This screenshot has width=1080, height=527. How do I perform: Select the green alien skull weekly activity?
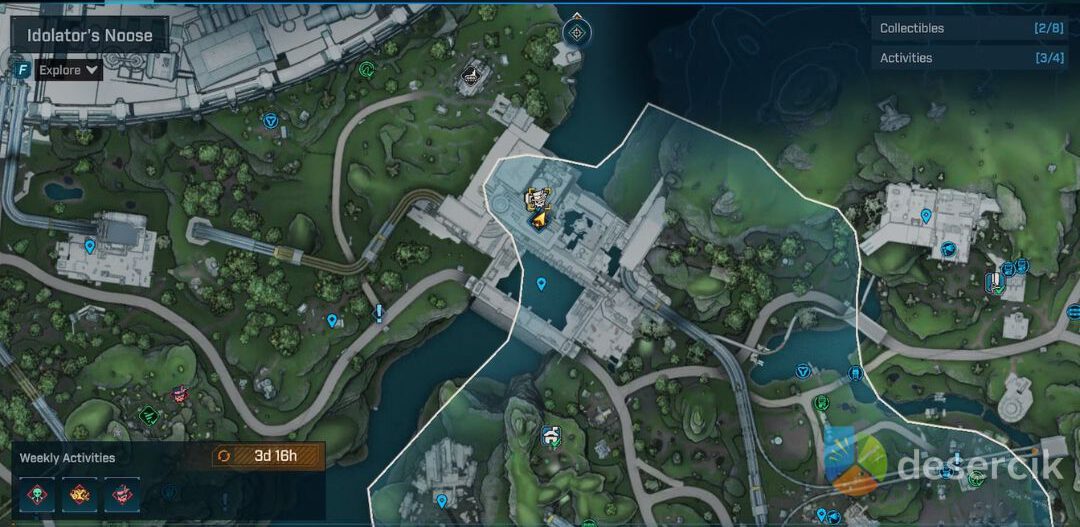click(x=37, y=493)
